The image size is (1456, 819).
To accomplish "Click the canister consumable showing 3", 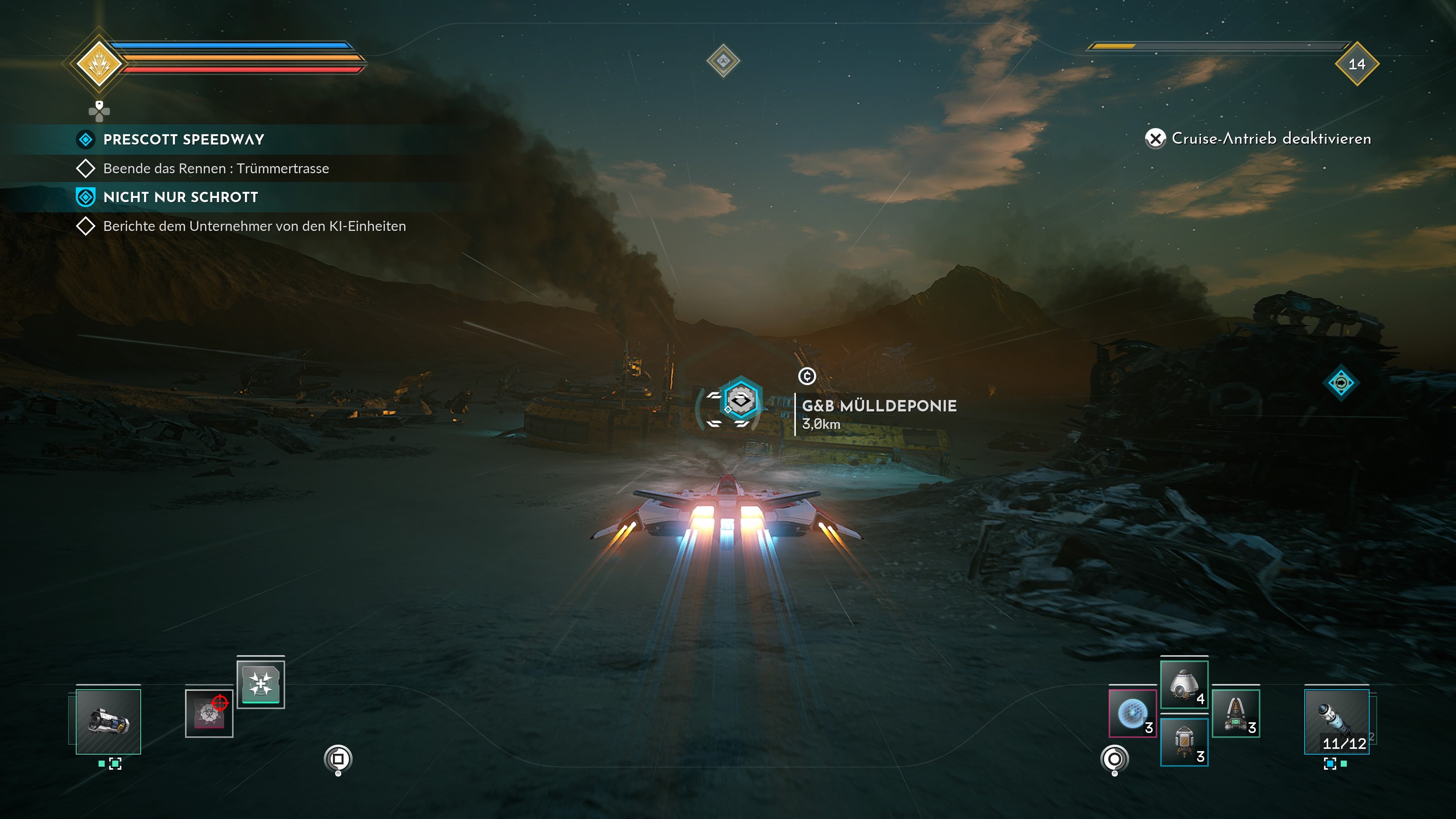I will pos(1185,742).
